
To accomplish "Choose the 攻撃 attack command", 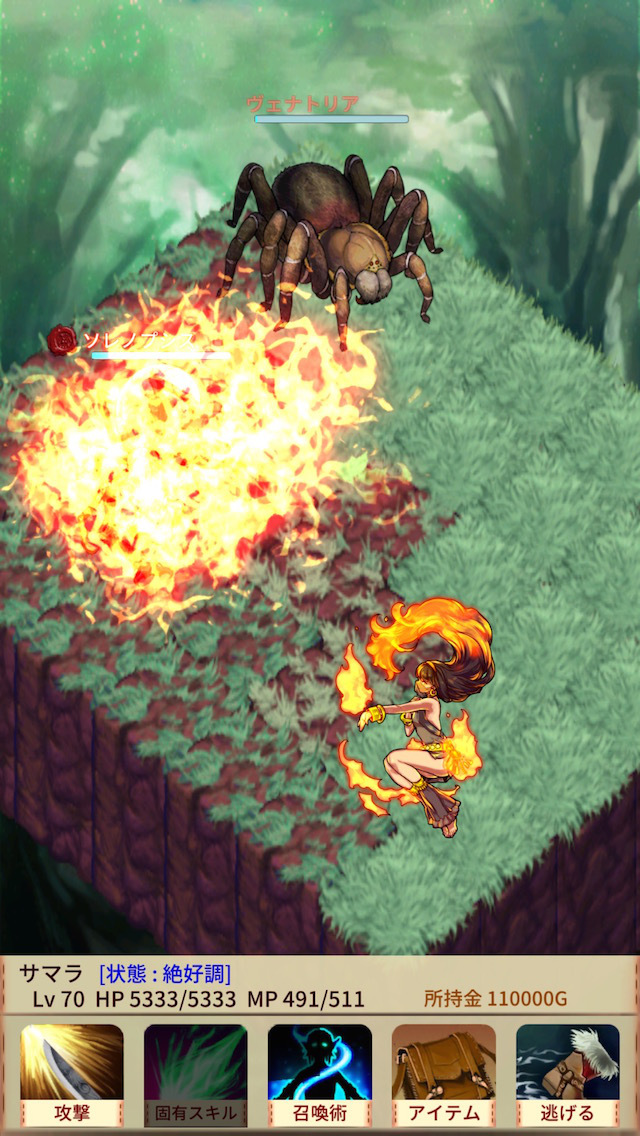I will (x=72, y=1074).
